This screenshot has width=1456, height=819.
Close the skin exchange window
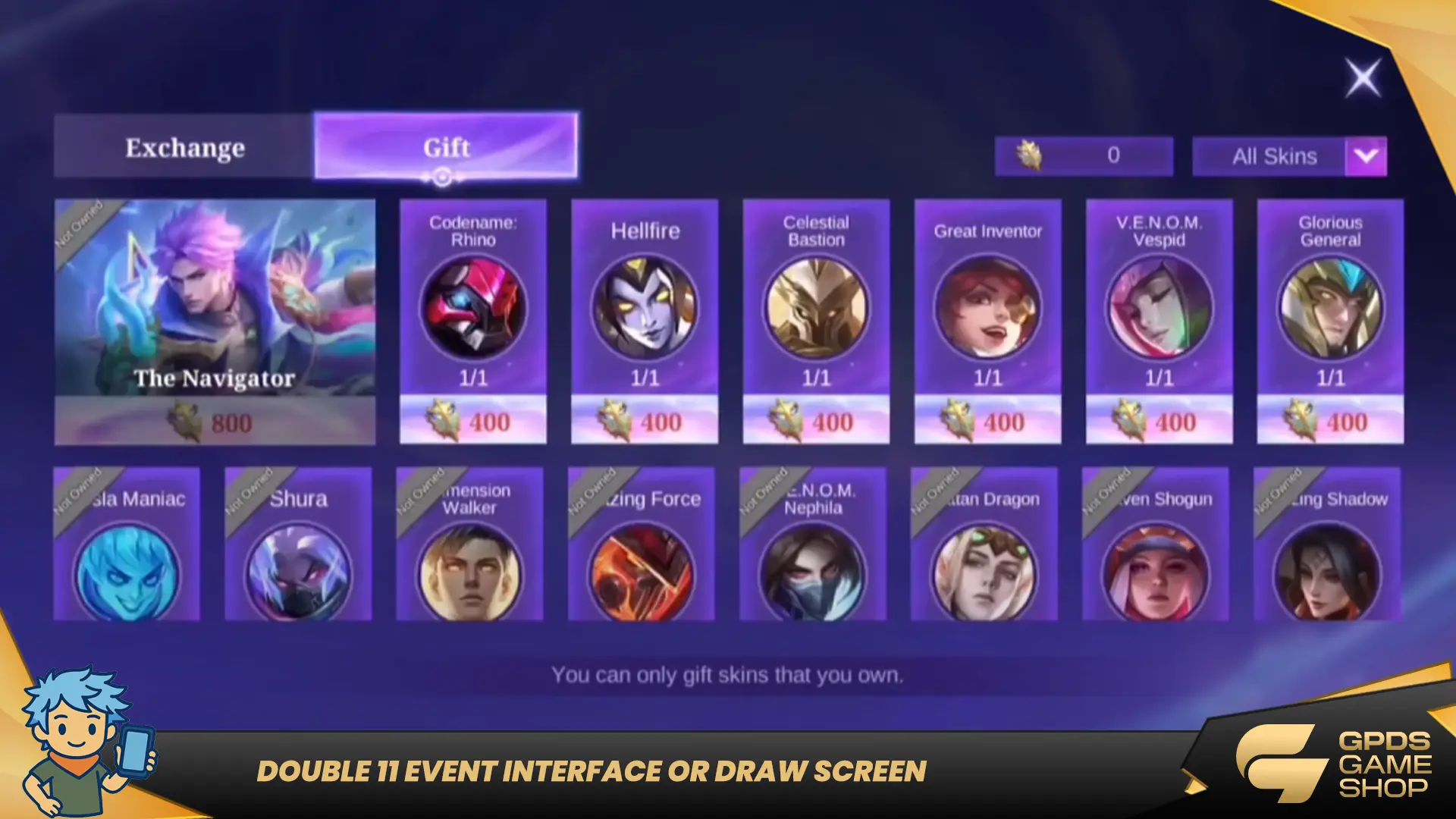[x=1363, y=78]
